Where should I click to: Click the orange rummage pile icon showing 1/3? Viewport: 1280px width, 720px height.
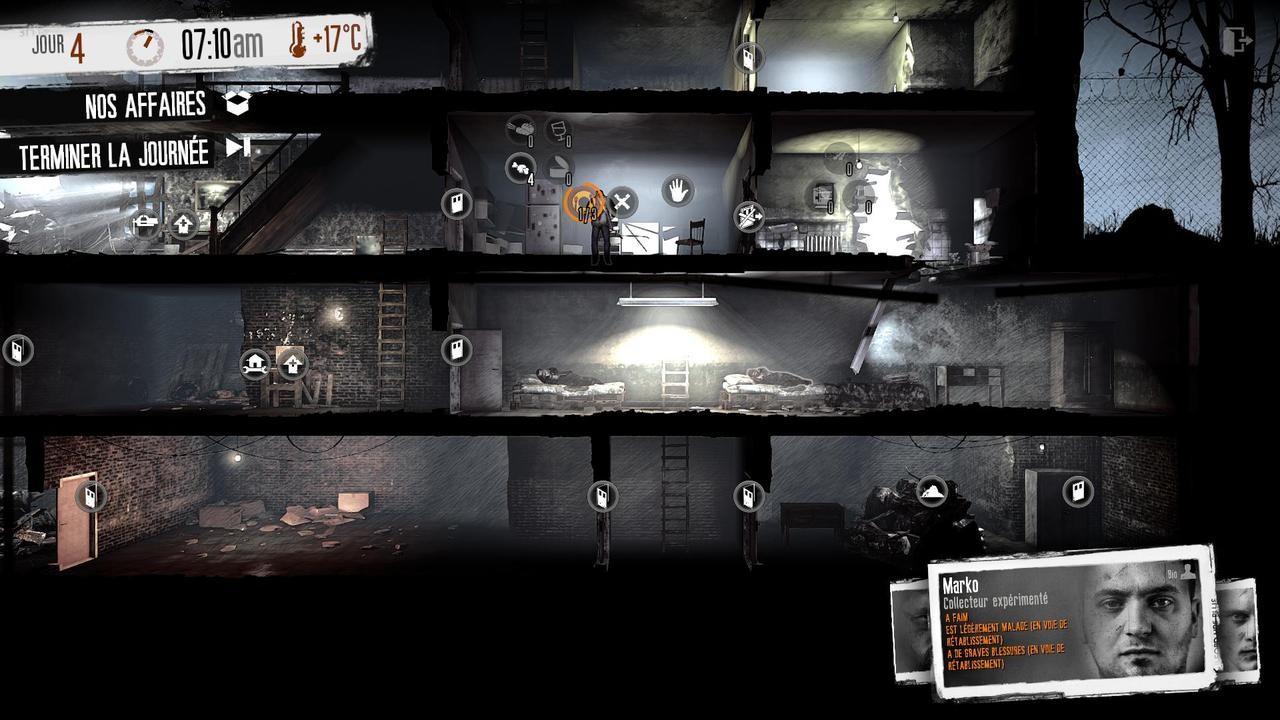coord(585,201)
